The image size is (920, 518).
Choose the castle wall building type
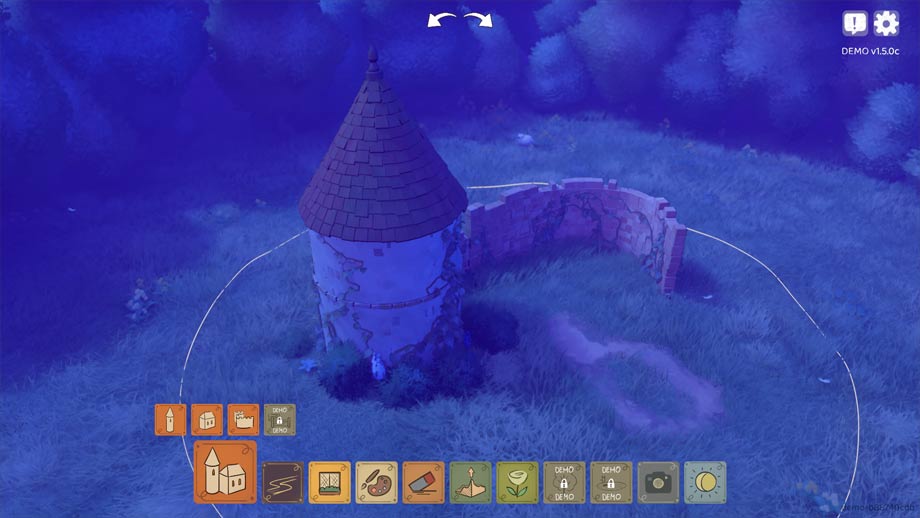tap(243, 419)
